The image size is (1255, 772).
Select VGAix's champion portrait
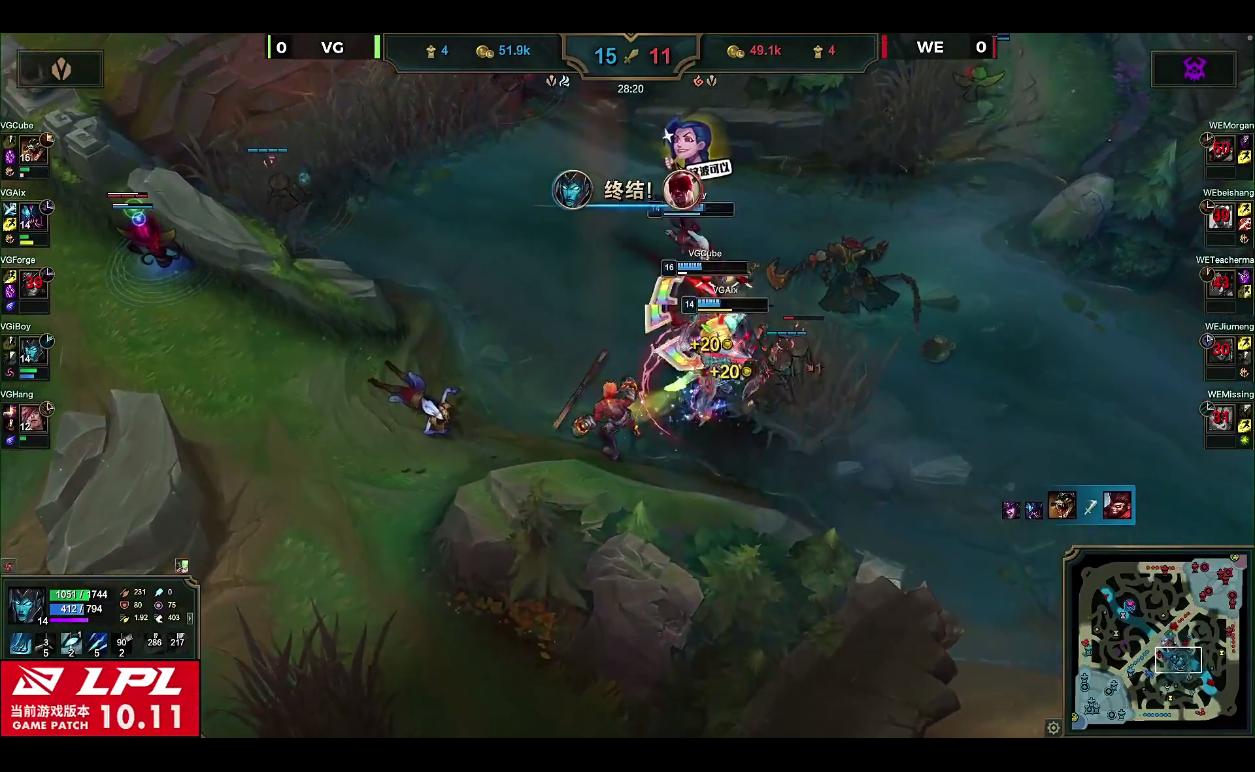[x=33, y=217]
